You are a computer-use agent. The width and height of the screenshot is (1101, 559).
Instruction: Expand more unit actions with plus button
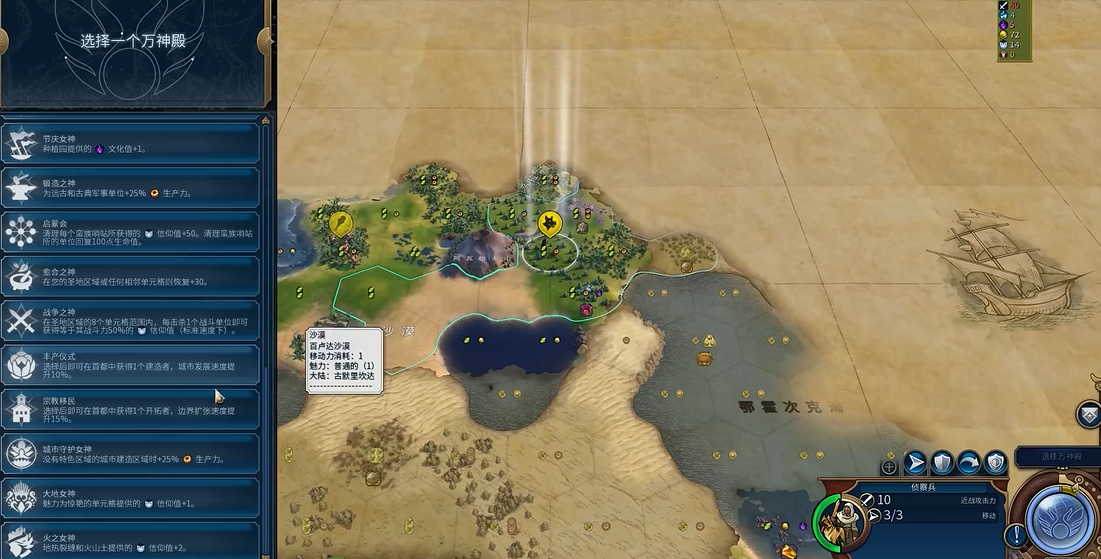tap(889, 466)
